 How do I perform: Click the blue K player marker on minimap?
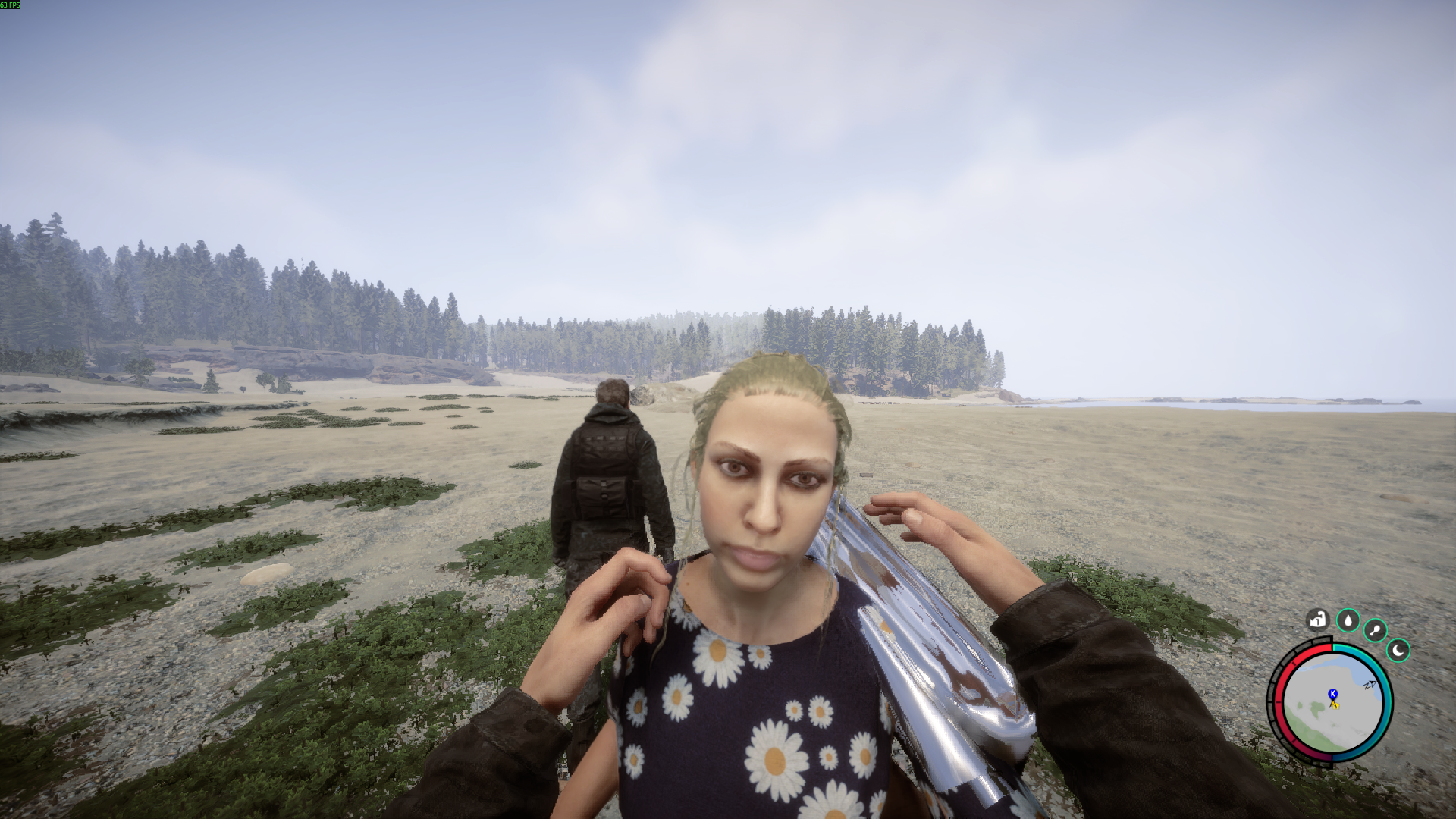point(1332,694)
